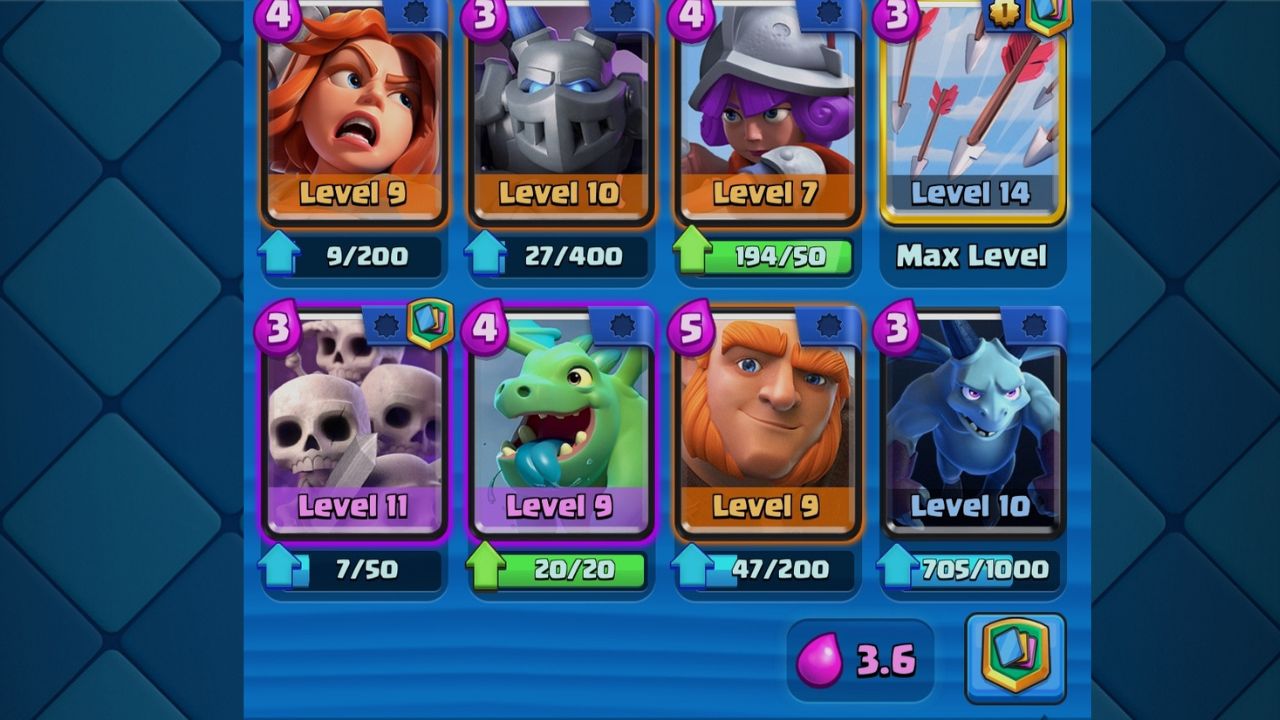Screen dimensions: 1280x720
Task: Open the wild card badge on Skeleton Army
Action: click(430, 324)
